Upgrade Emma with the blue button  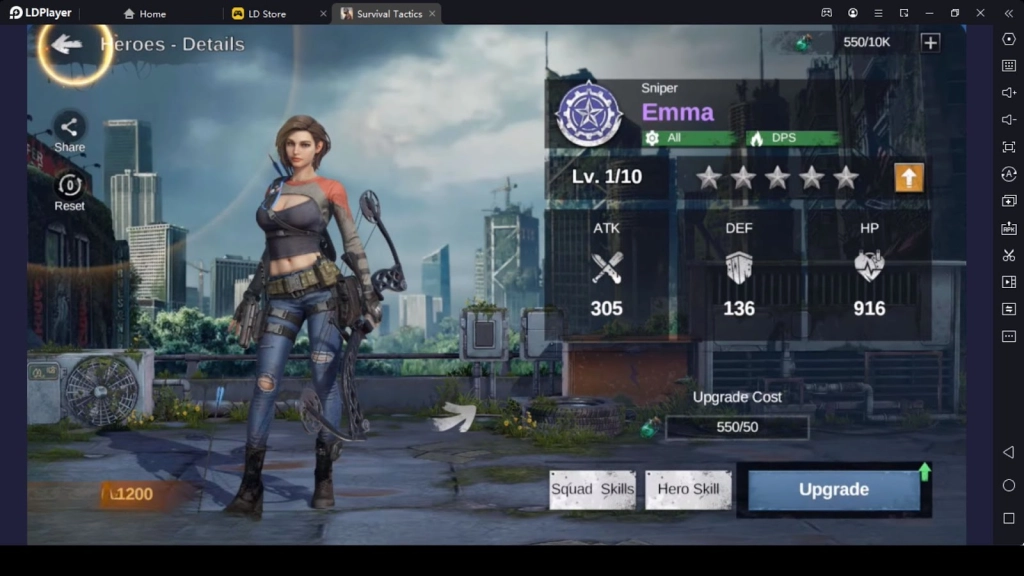point(833,490)
